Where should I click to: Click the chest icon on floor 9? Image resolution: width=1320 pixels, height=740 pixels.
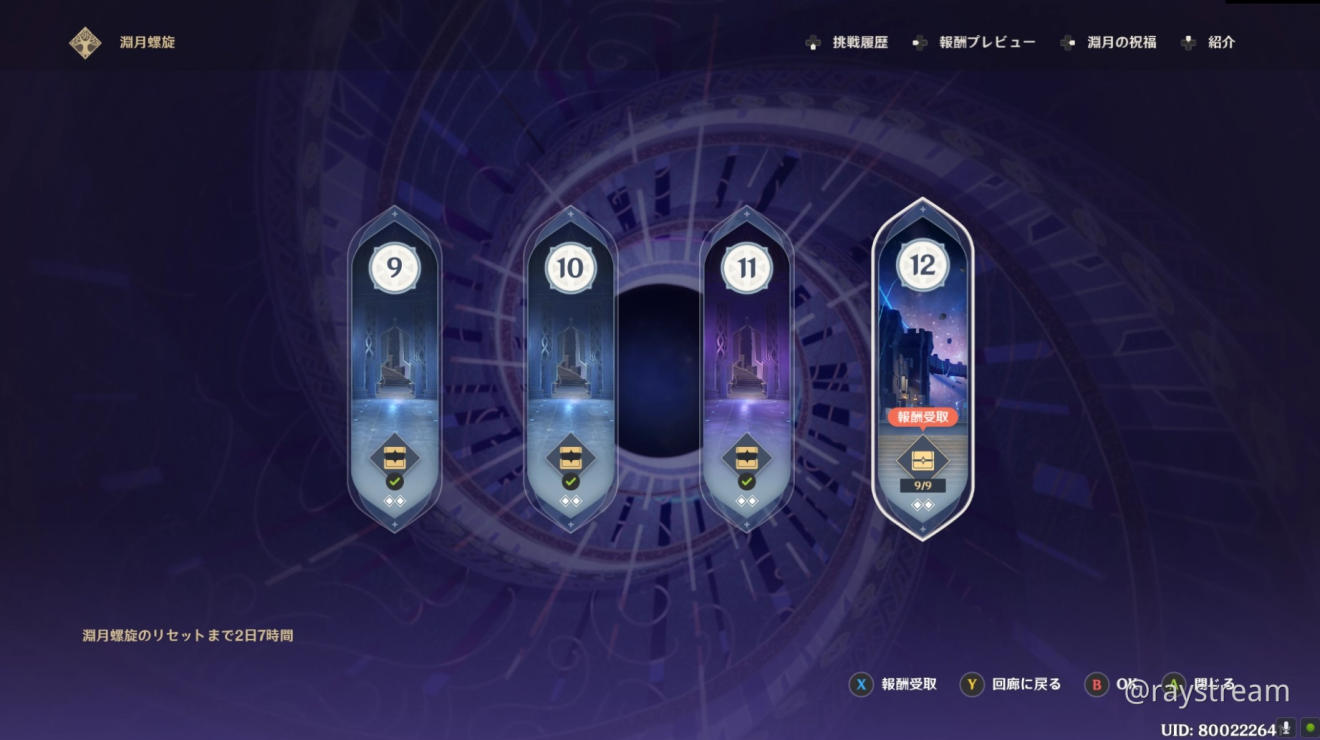[x=394, y=458]
